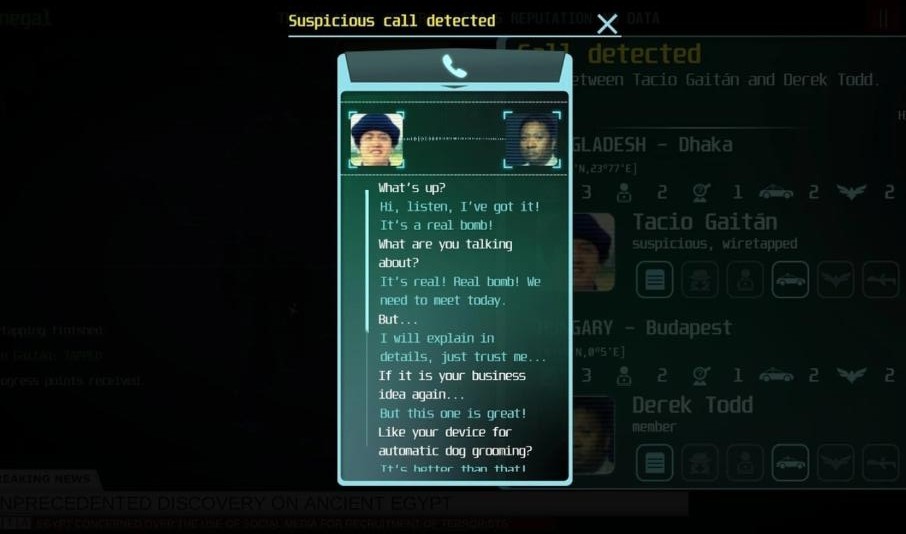Select the car icon button under Derek Todd

790,463
